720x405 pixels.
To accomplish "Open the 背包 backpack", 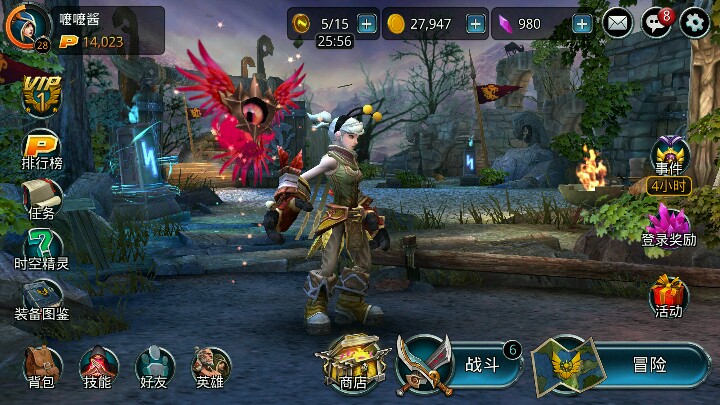I will pos(42,367).
